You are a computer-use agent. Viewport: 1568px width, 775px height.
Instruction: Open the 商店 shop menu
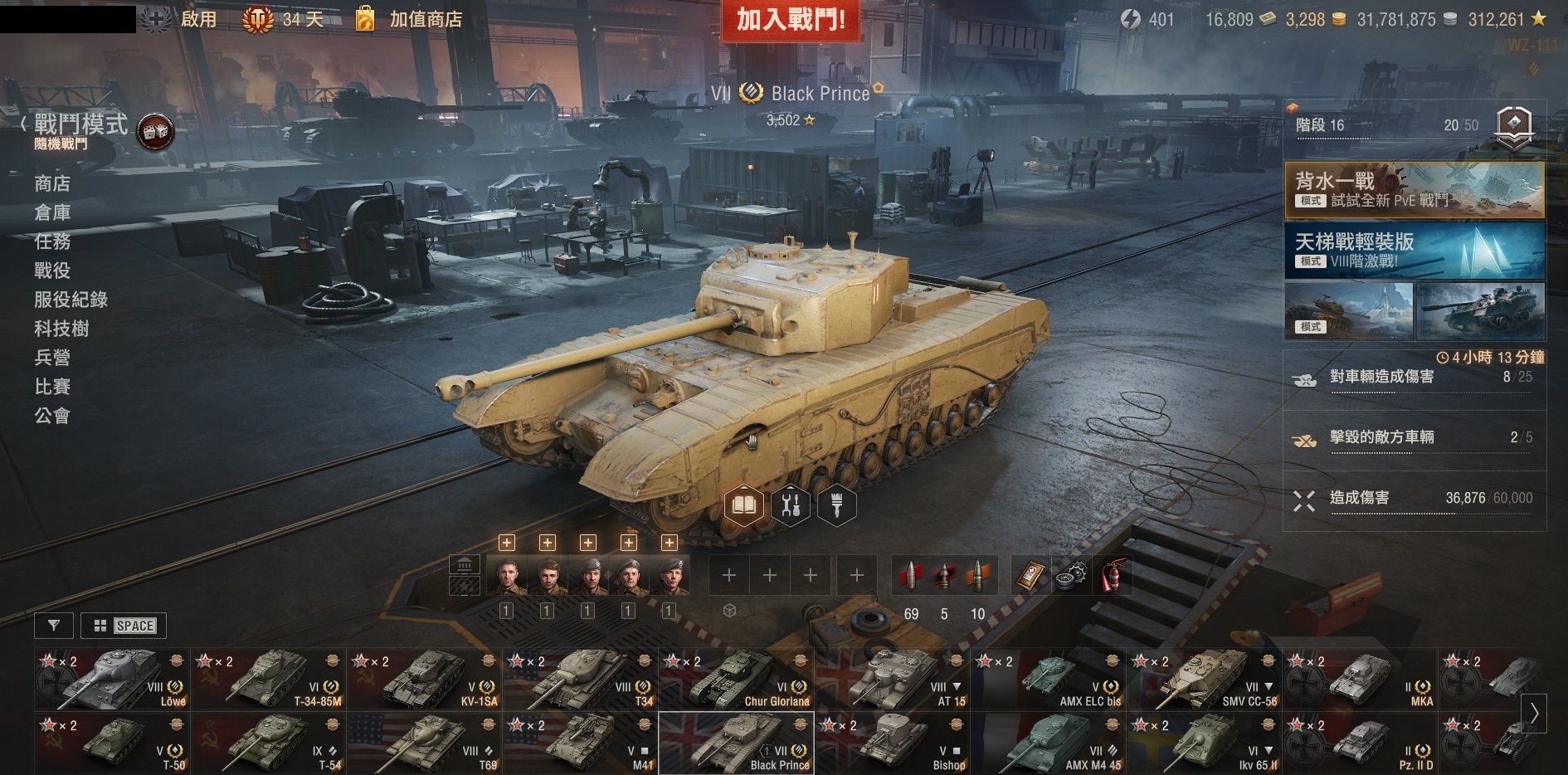pyautogui.click(x=52, y=183)
